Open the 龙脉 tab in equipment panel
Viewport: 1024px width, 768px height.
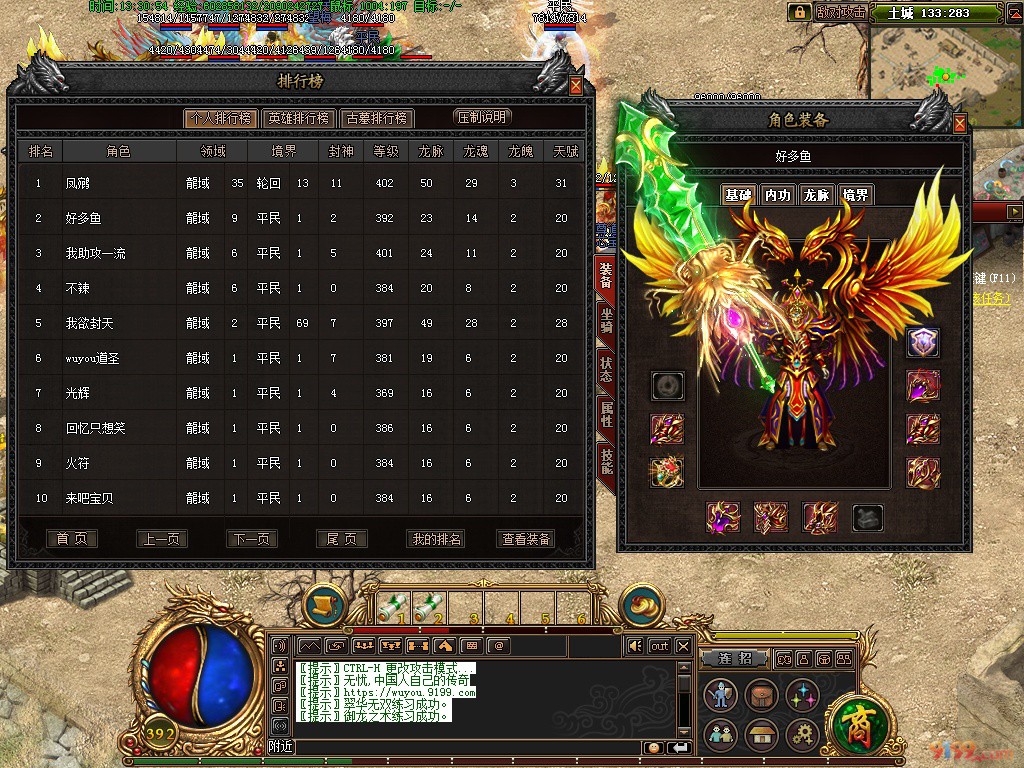816,195
